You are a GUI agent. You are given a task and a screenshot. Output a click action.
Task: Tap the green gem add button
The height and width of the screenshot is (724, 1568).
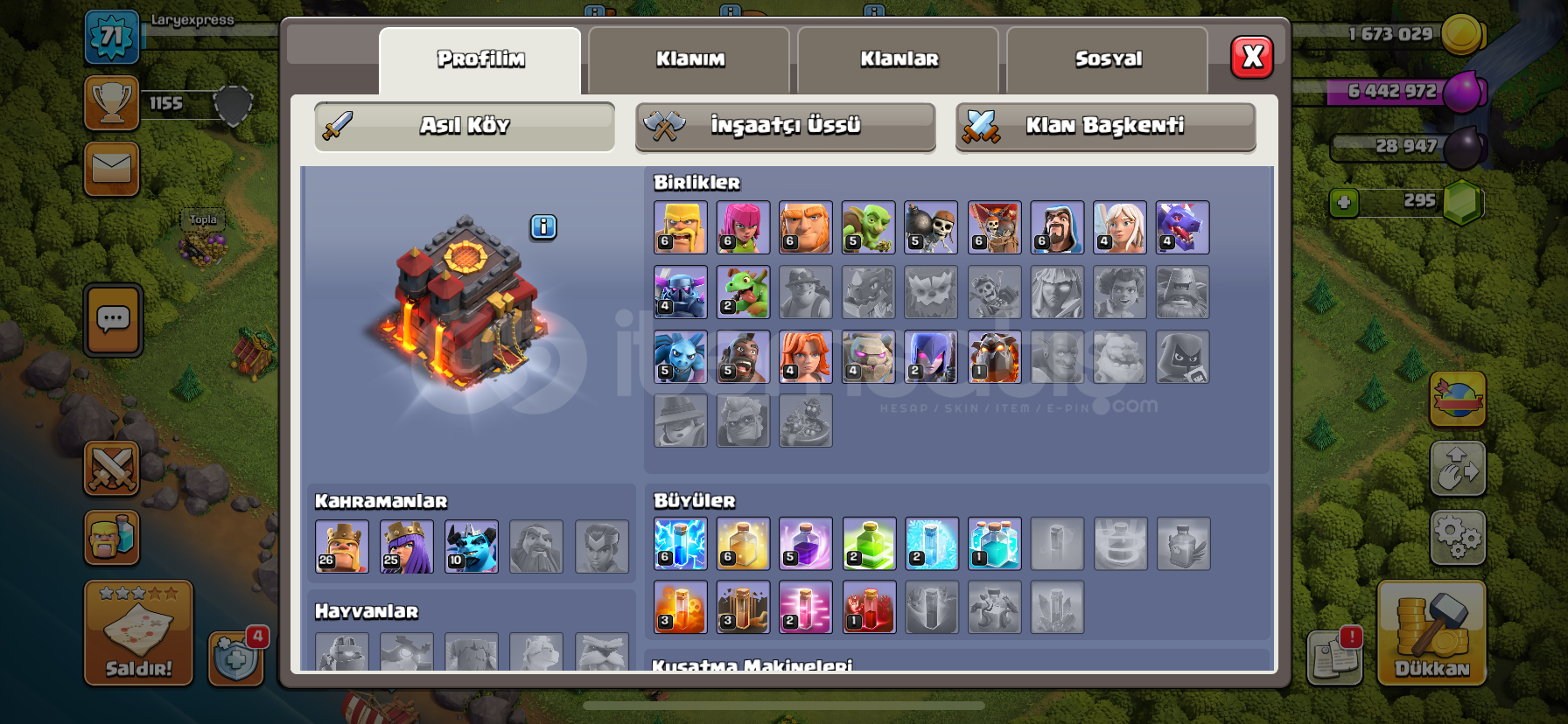pyautogui.click(x=1345, y=201)
